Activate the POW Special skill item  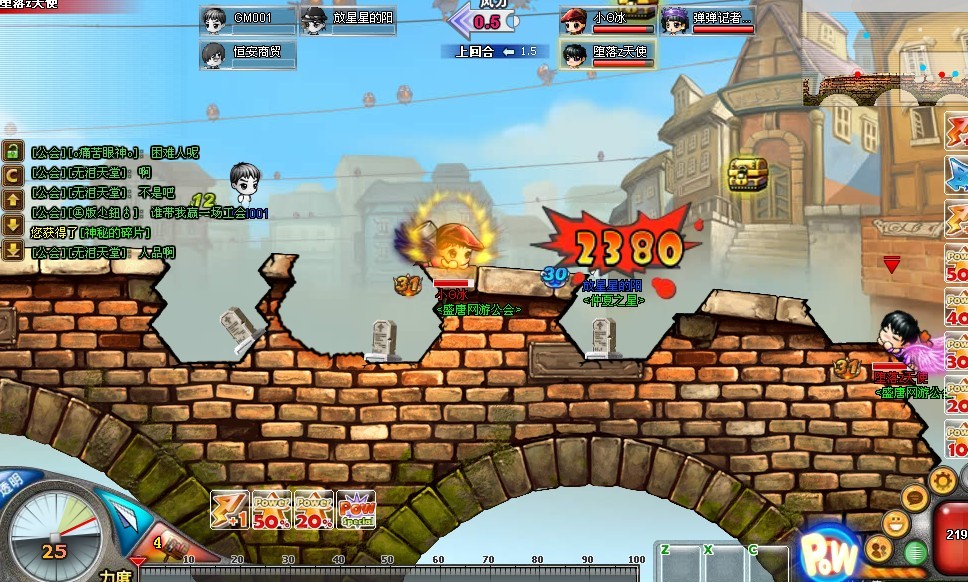pos(356,509)
